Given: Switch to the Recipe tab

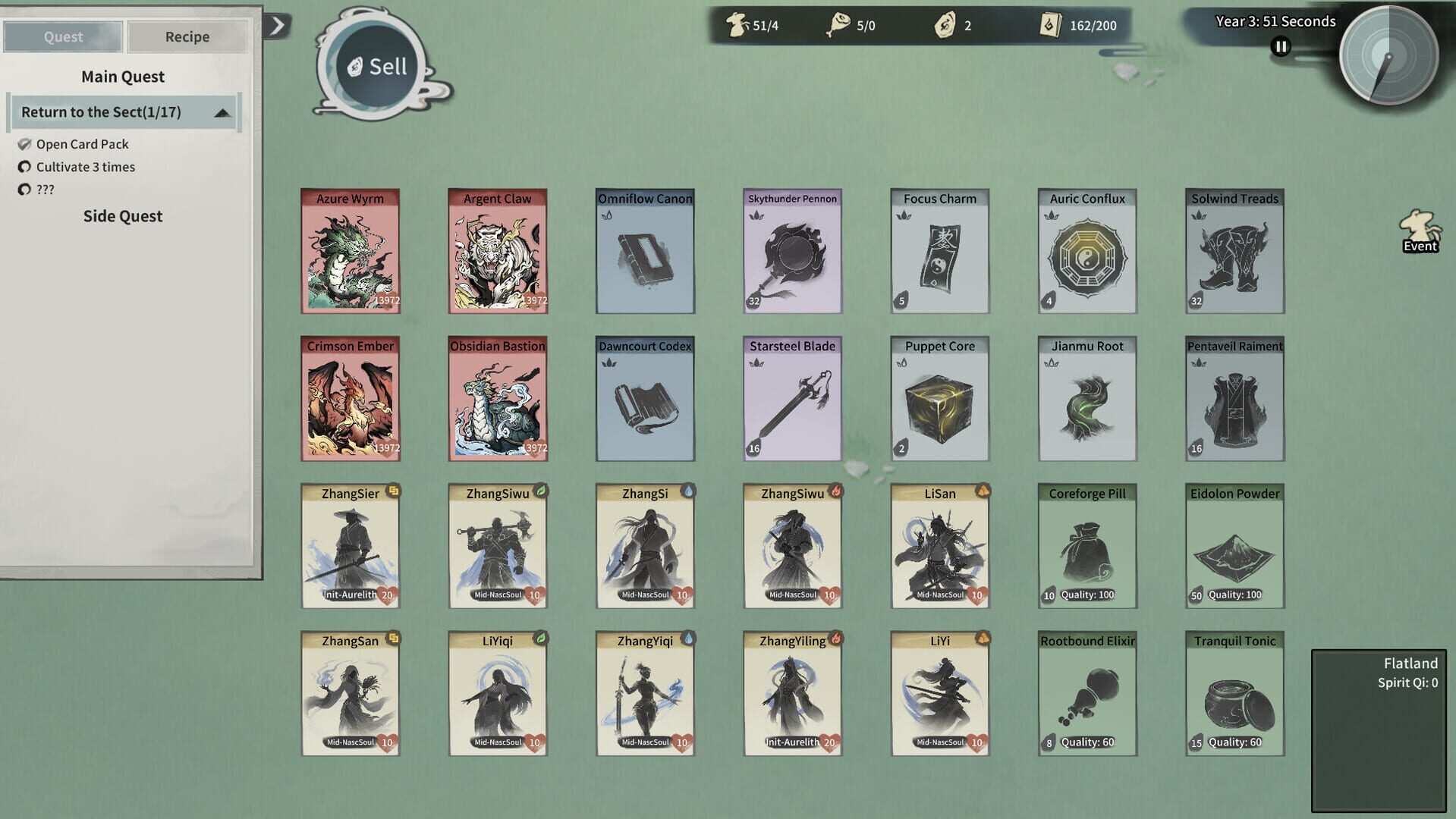Looking at the screenshot, I should (x=186, y=36).
